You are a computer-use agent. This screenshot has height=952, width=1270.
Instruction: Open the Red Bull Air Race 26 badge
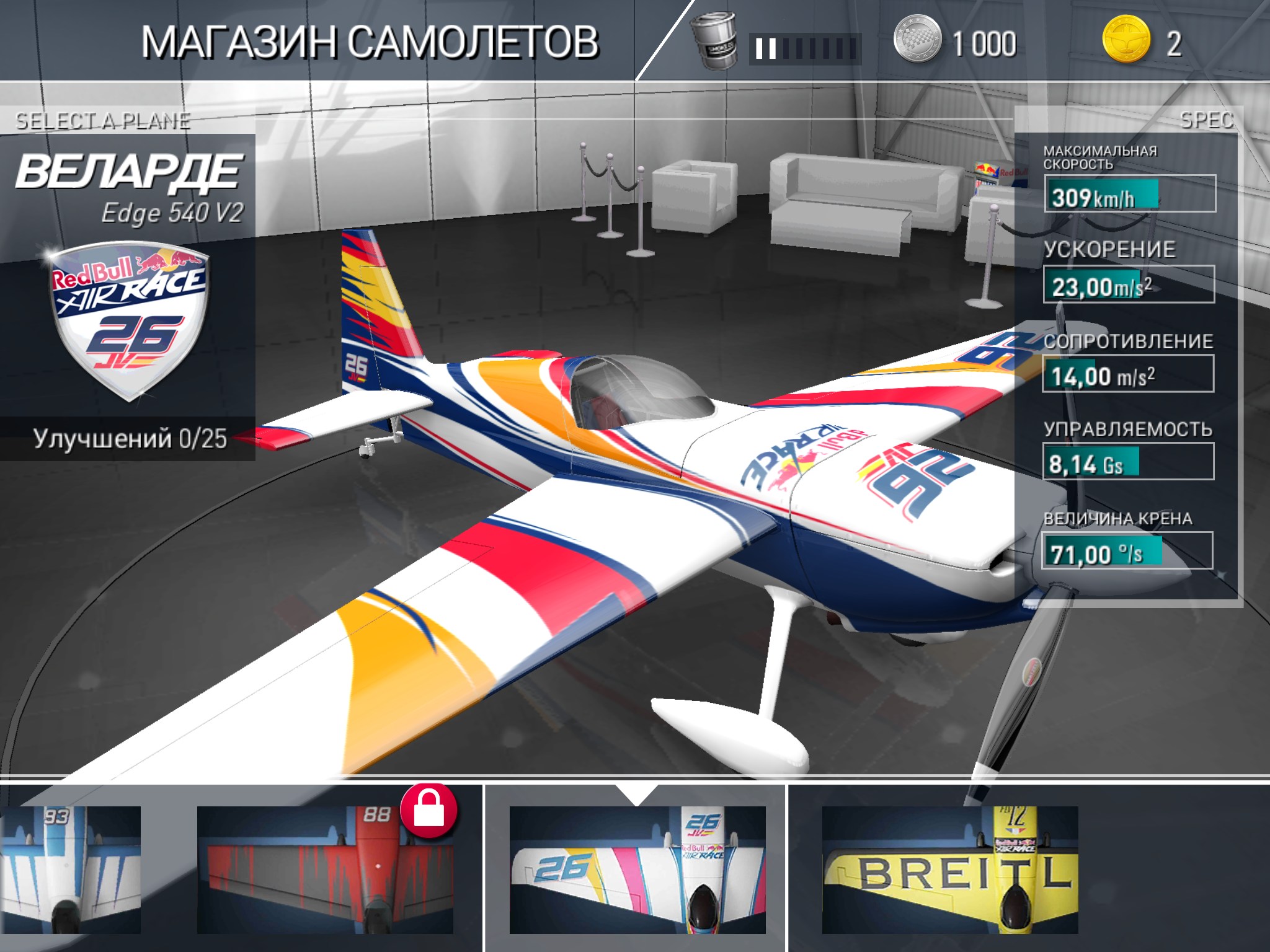[x=128, y=319]
